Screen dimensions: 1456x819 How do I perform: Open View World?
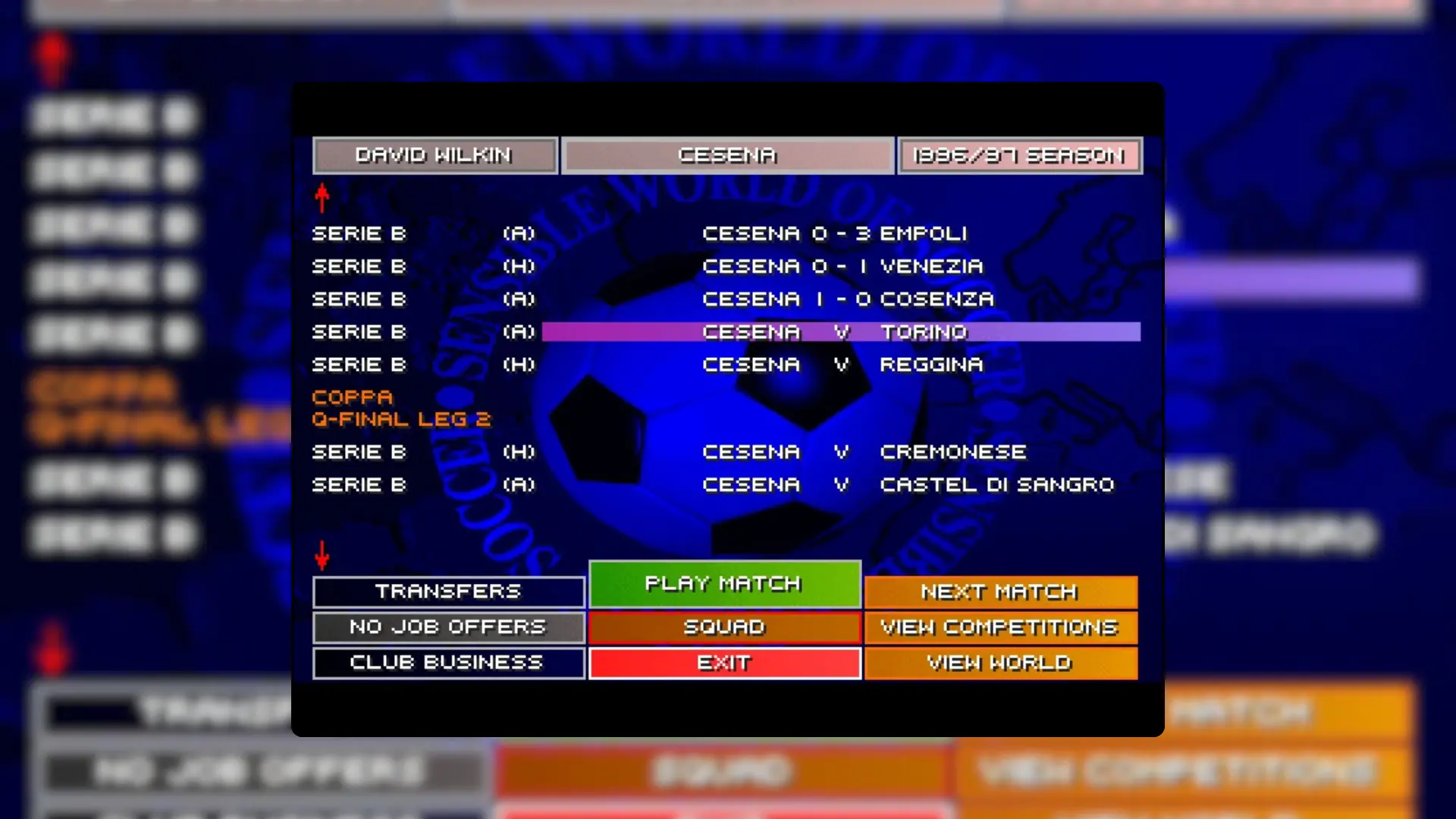coord(1000,662)
